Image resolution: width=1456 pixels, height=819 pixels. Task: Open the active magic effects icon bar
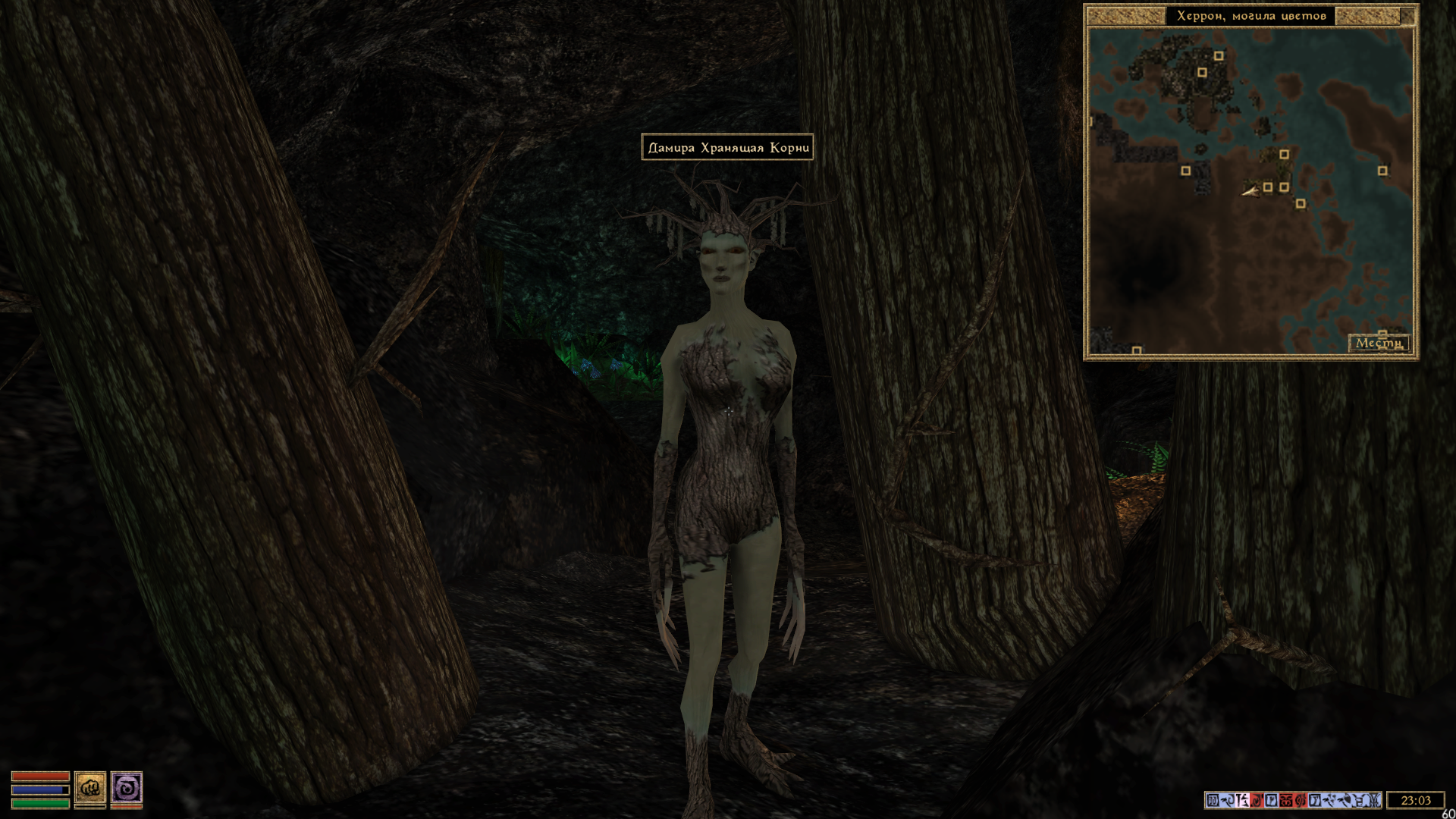1292,800
